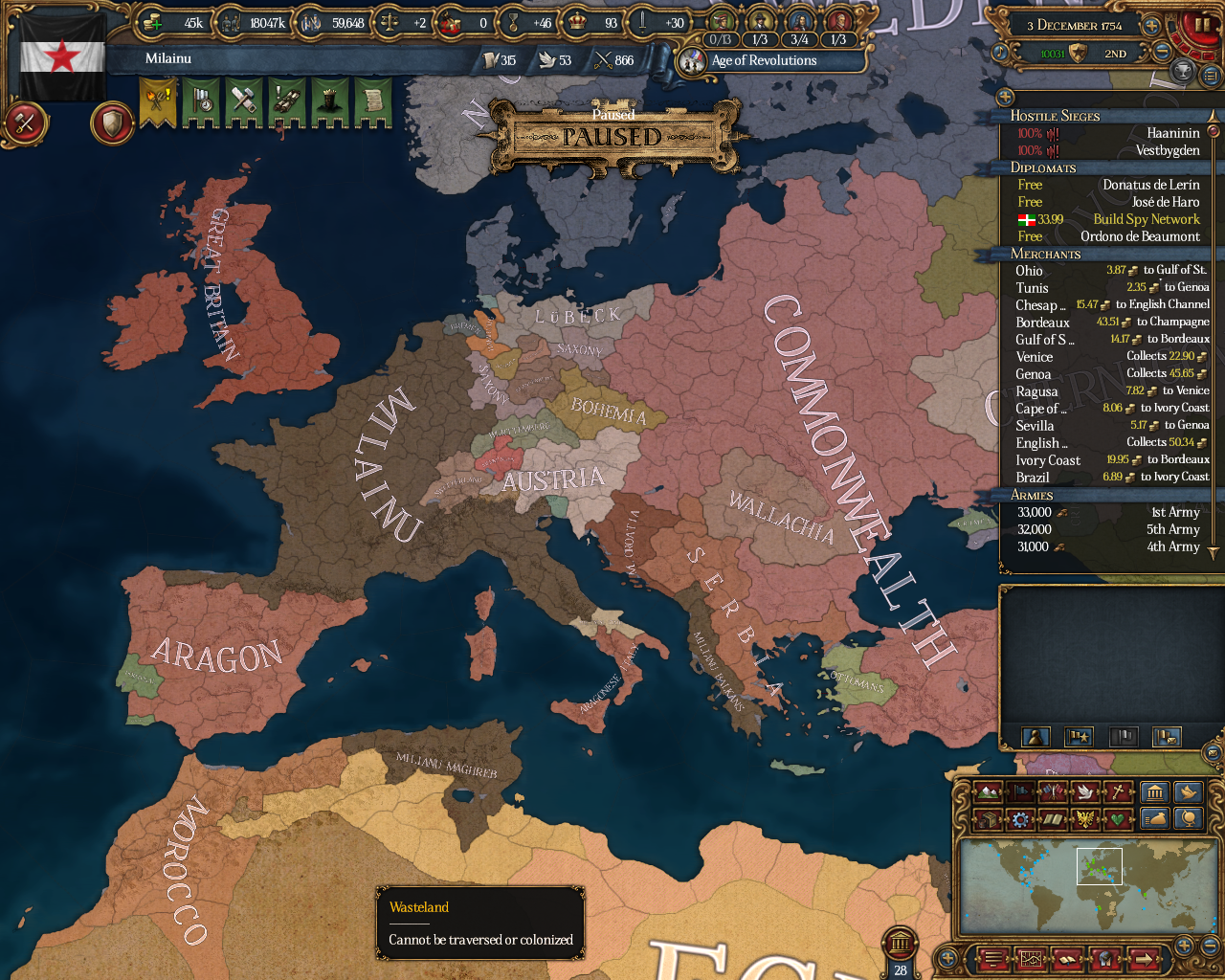Image resolution: width=1225 pixels, height=980 pixels.
Task: Increase game speed with the plus button
Action: (1152, 25)
